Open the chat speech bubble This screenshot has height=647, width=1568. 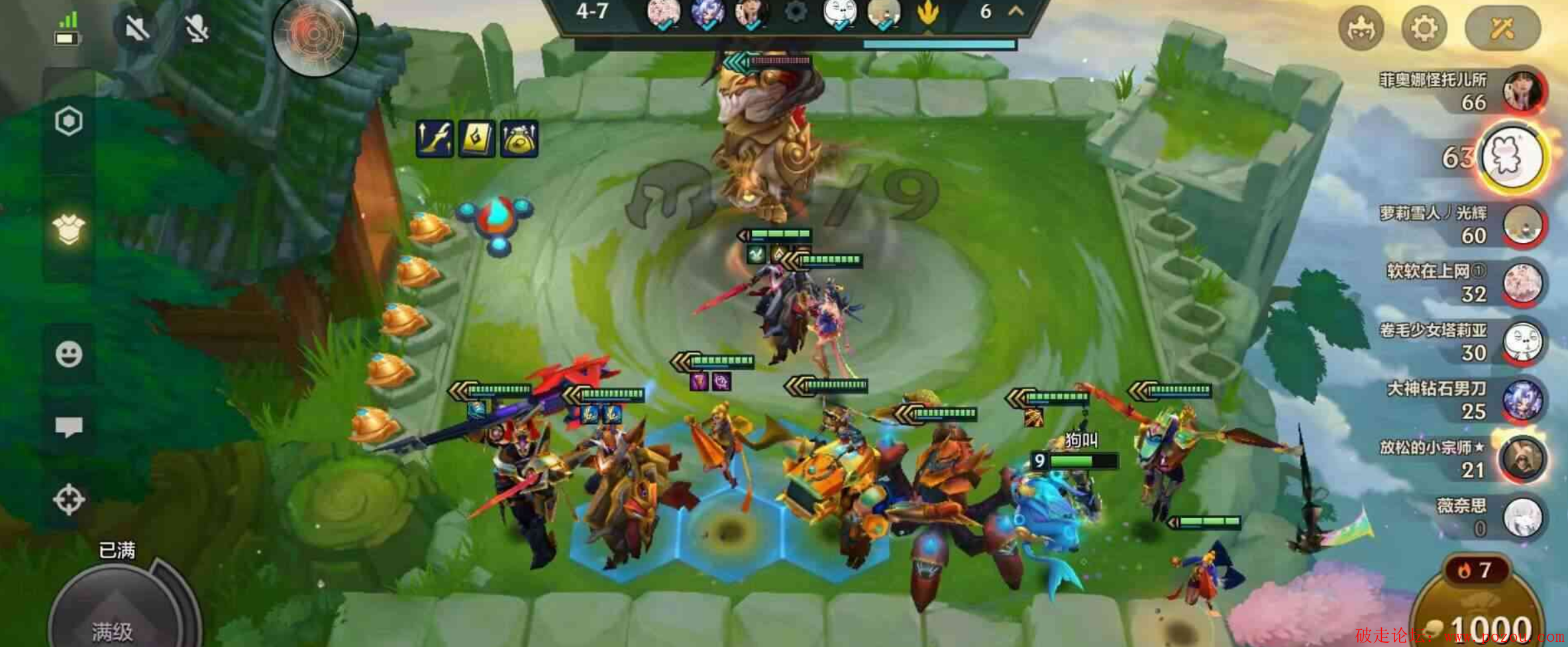[x=69, y=426]
